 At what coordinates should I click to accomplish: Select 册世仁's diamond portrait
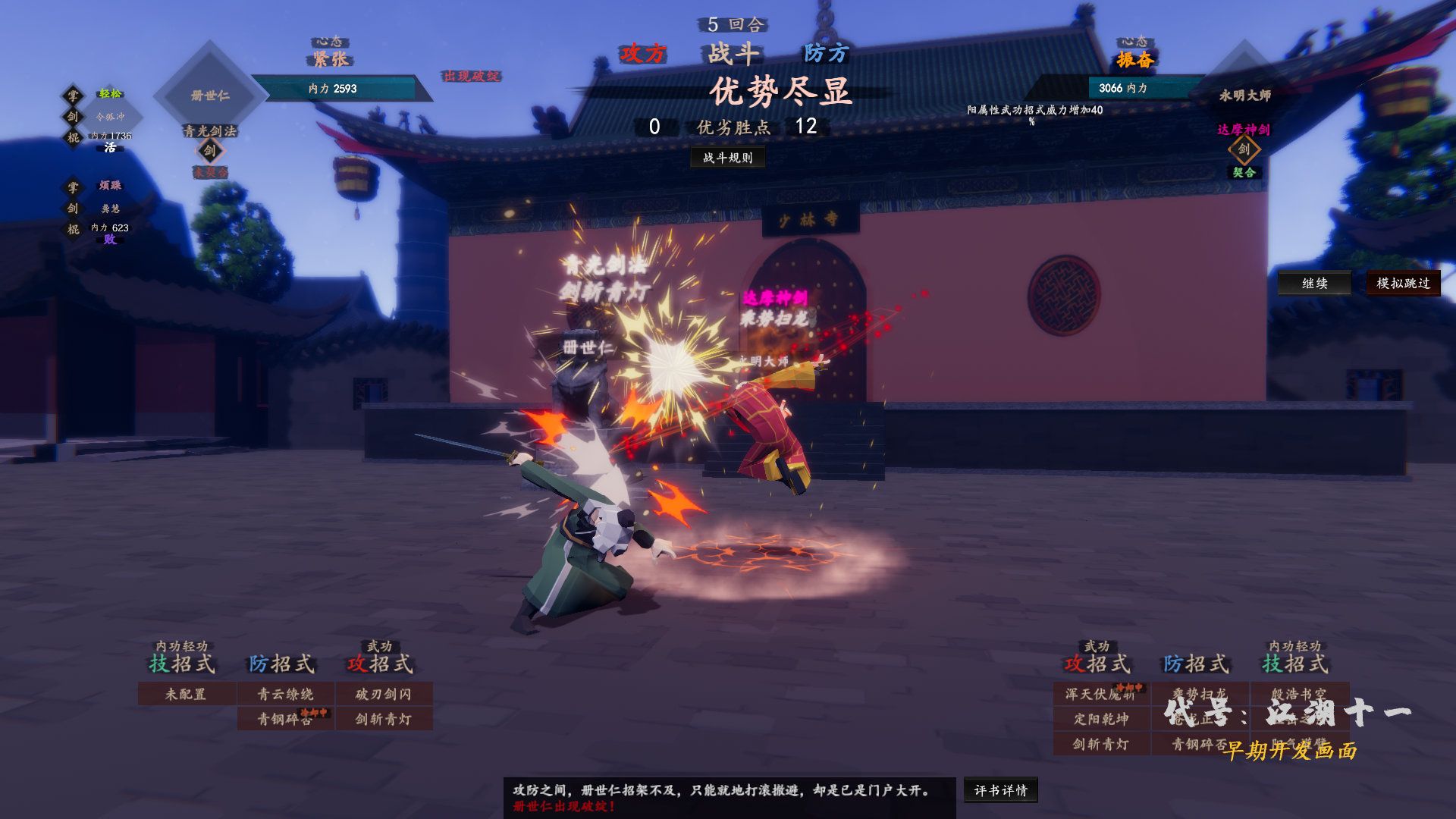210,95
